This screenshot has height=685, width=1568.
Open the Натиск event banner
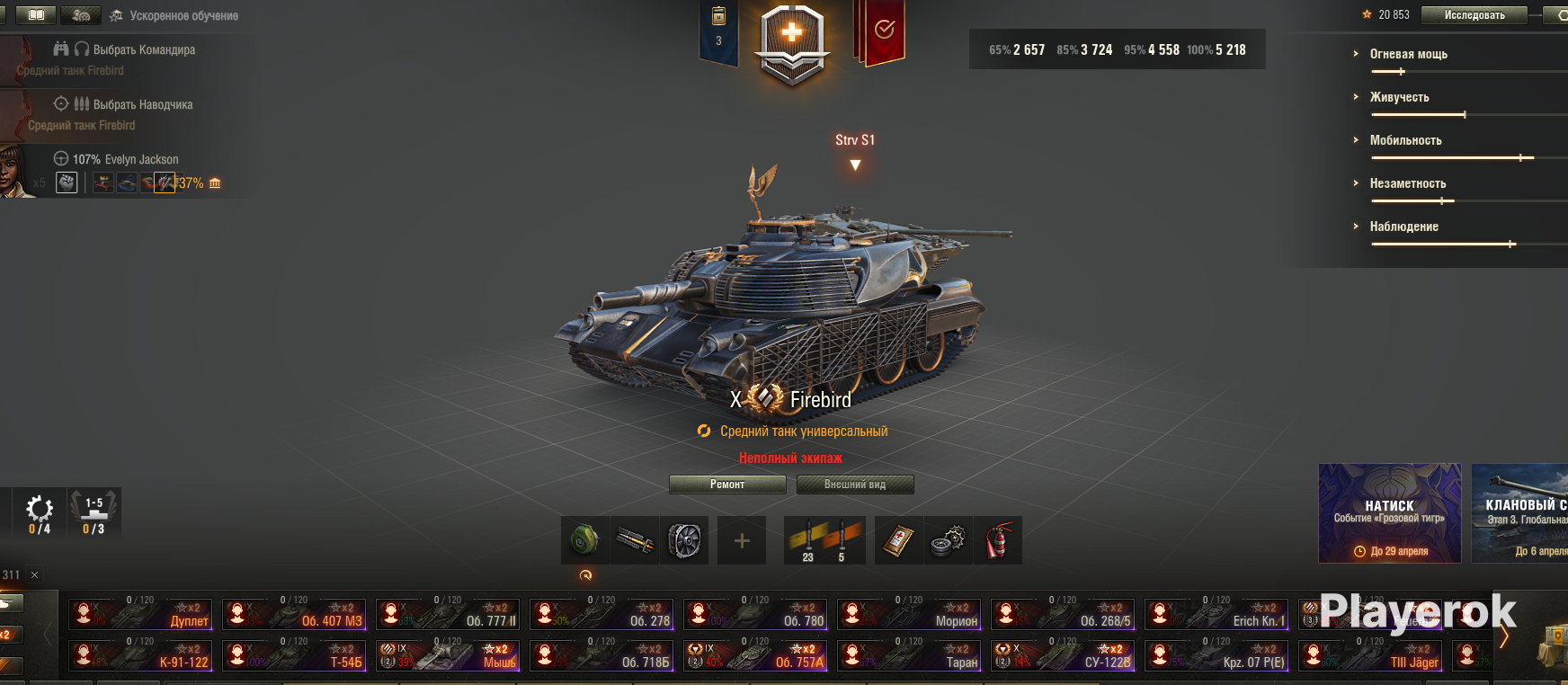click(x=1389, y=512)
